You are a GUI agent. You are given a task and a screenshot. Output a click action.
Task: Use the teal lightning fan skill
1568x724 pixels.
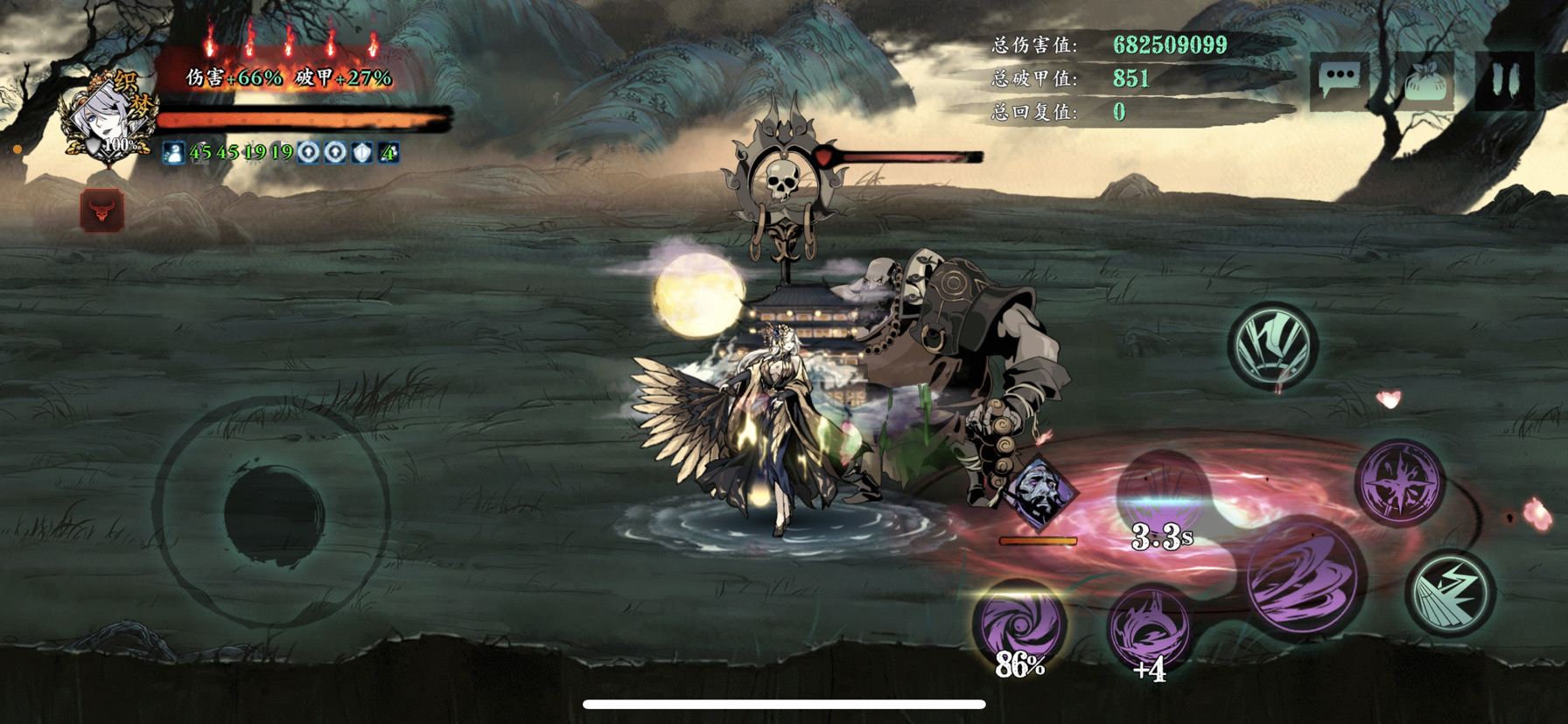(1451, 594)
